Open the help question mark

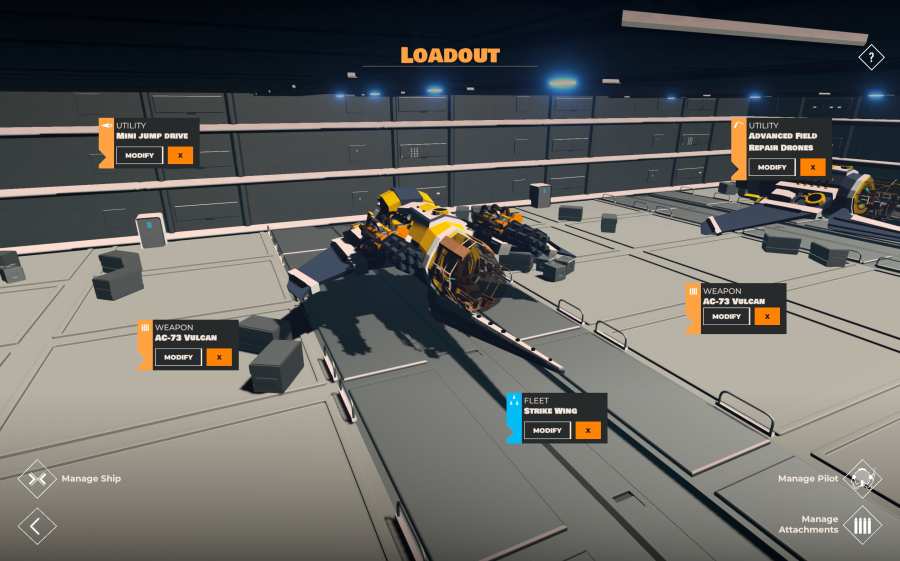[871, 57]
